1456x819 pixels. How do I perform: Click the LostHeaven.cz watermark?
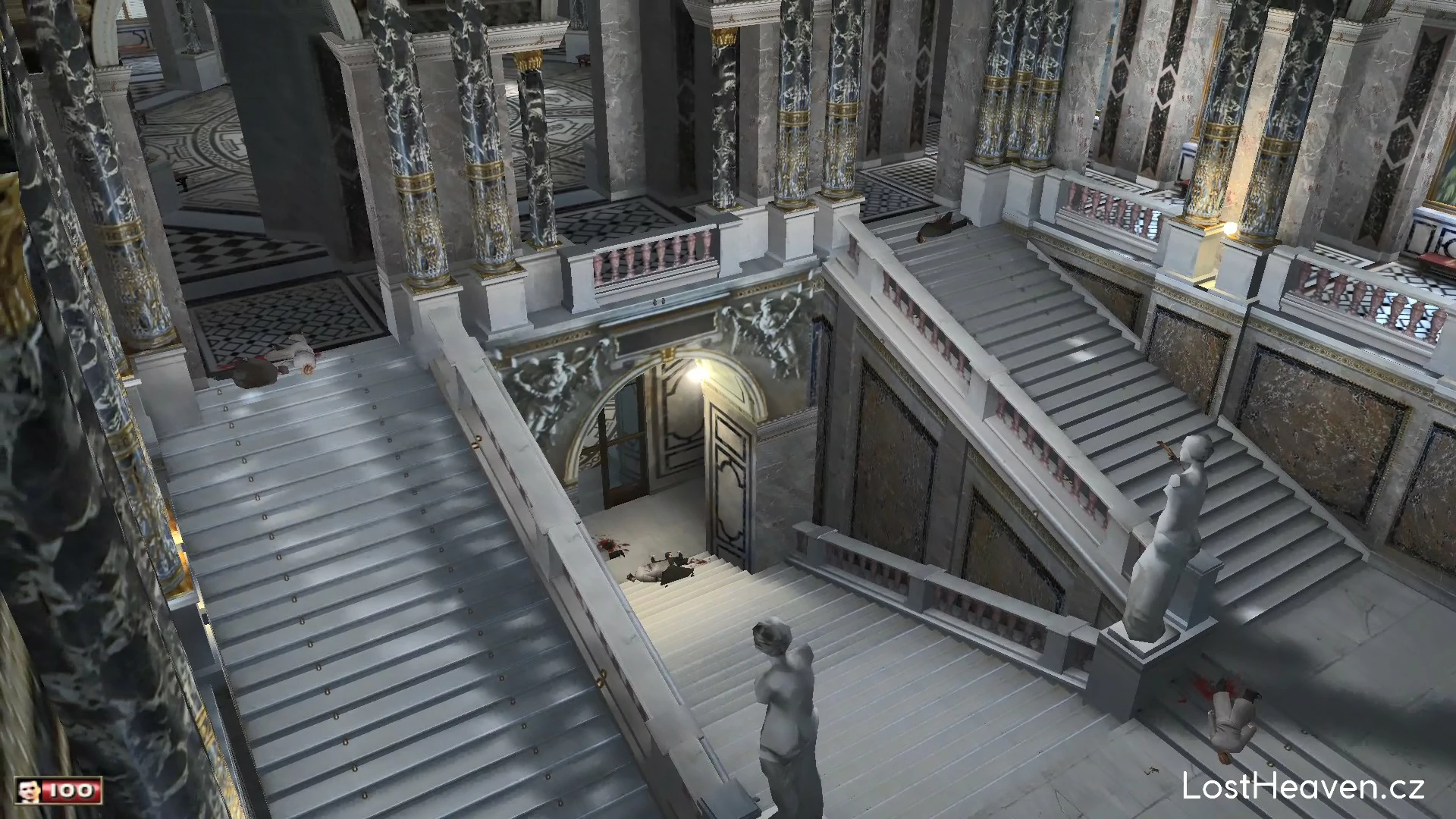[x=1303, y=786]
